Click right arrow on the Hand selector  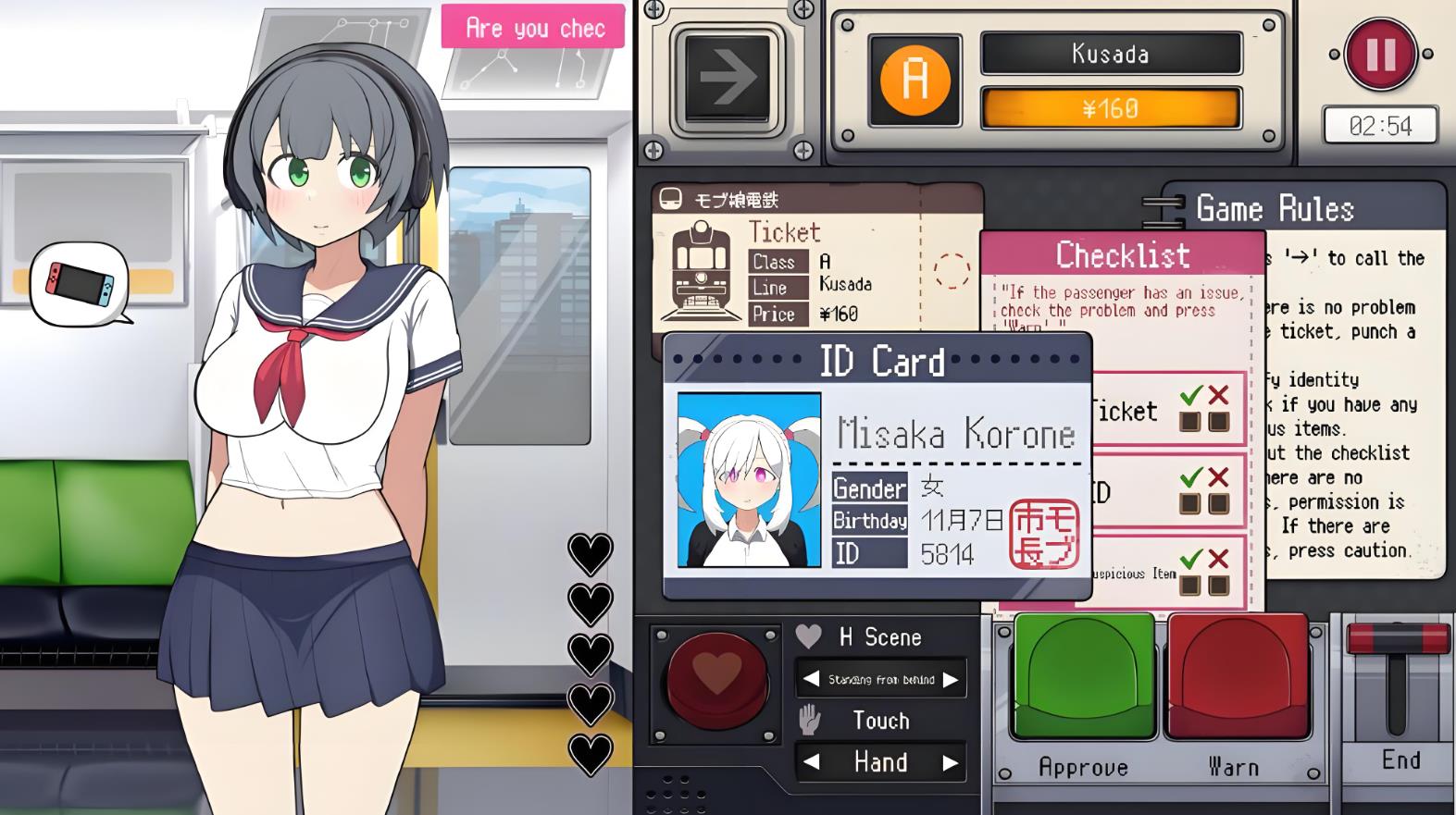click(950, 762)
